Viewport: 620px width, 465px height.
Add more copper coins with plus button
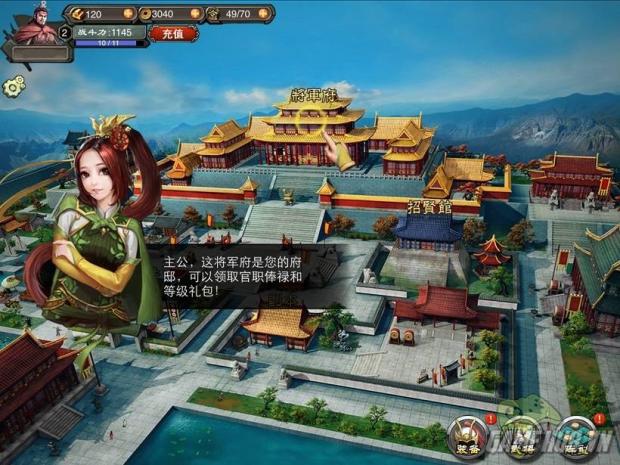coord(195,14)
